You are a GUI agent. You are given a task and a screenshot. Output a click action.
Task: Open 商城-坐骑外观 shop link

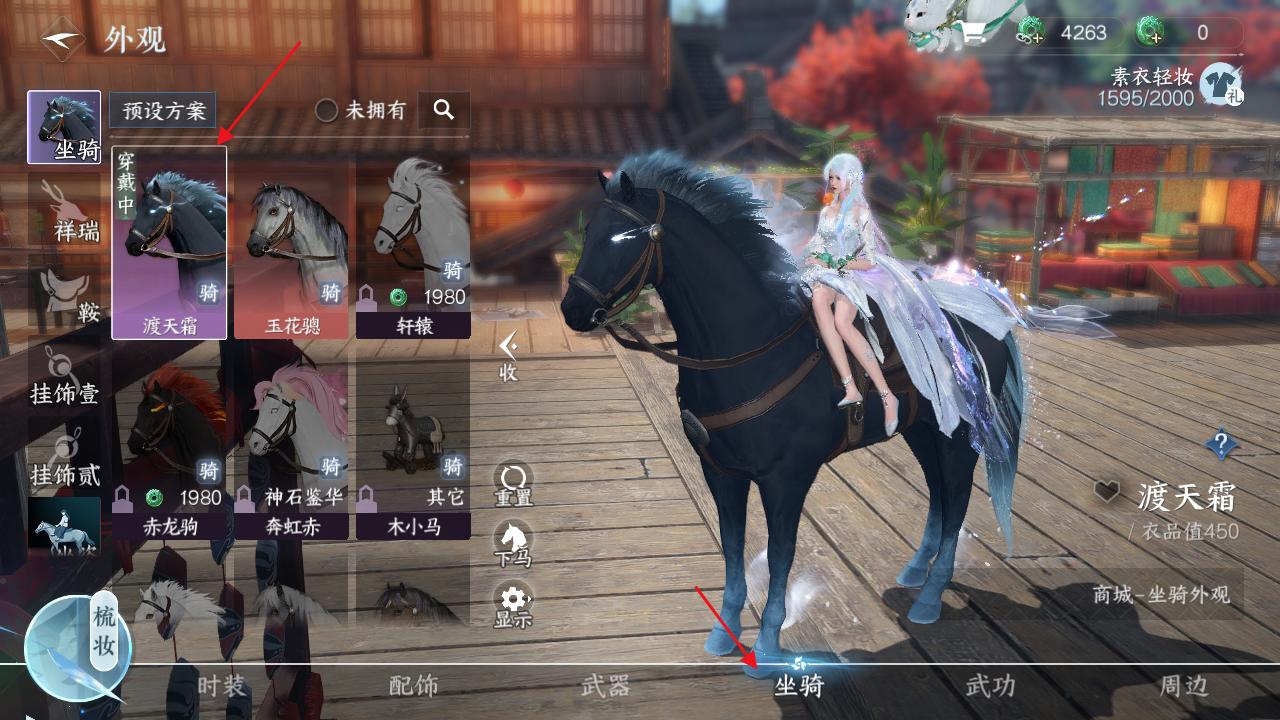point(1161,595)
